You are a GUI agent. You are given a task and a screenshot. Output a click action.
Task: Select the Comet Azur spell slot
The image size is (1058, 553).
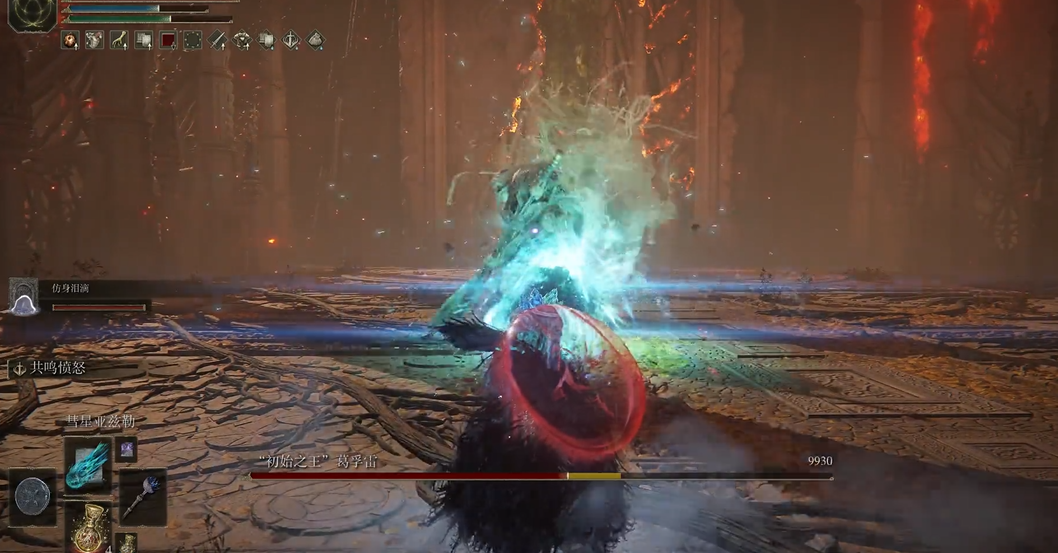88,465
